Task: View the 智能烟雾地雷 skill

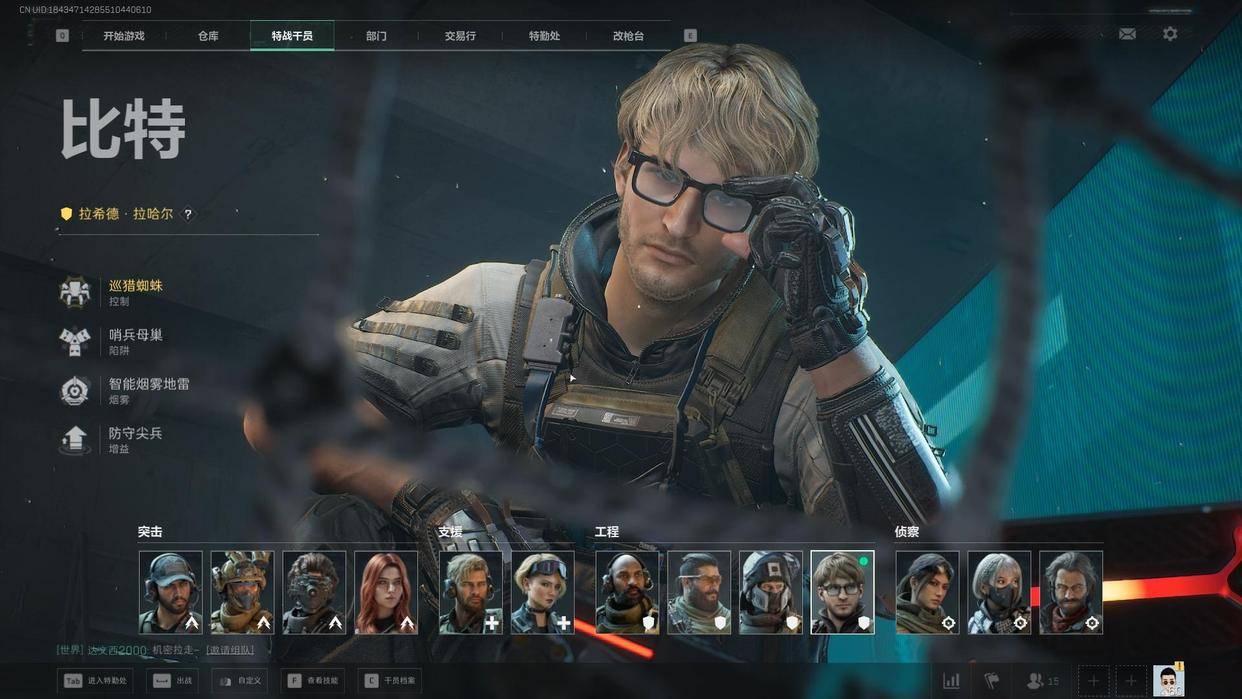Action: pos(148,389)
